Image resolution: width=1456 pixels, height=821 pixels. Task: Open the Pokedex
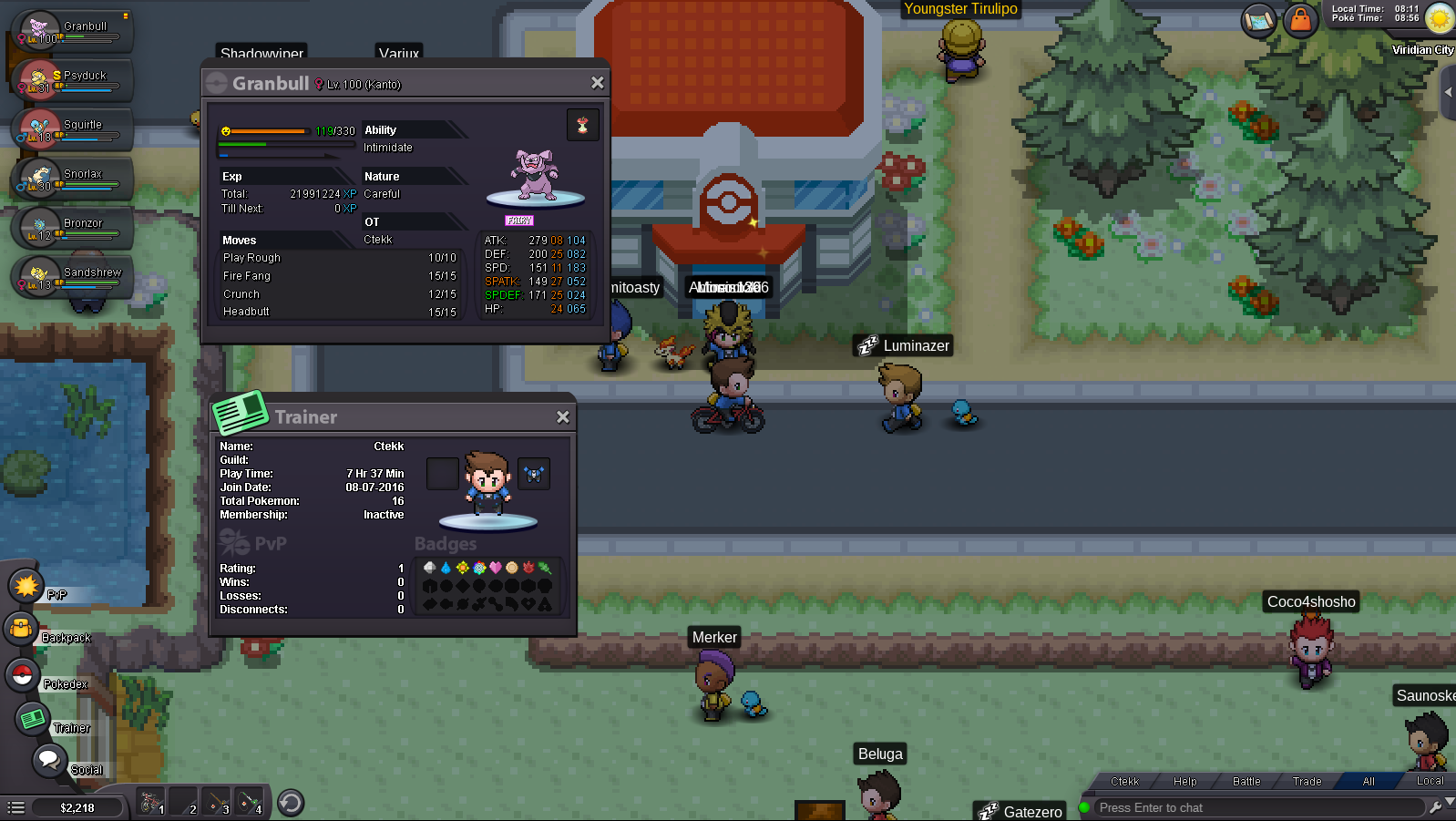coord(22,675)
